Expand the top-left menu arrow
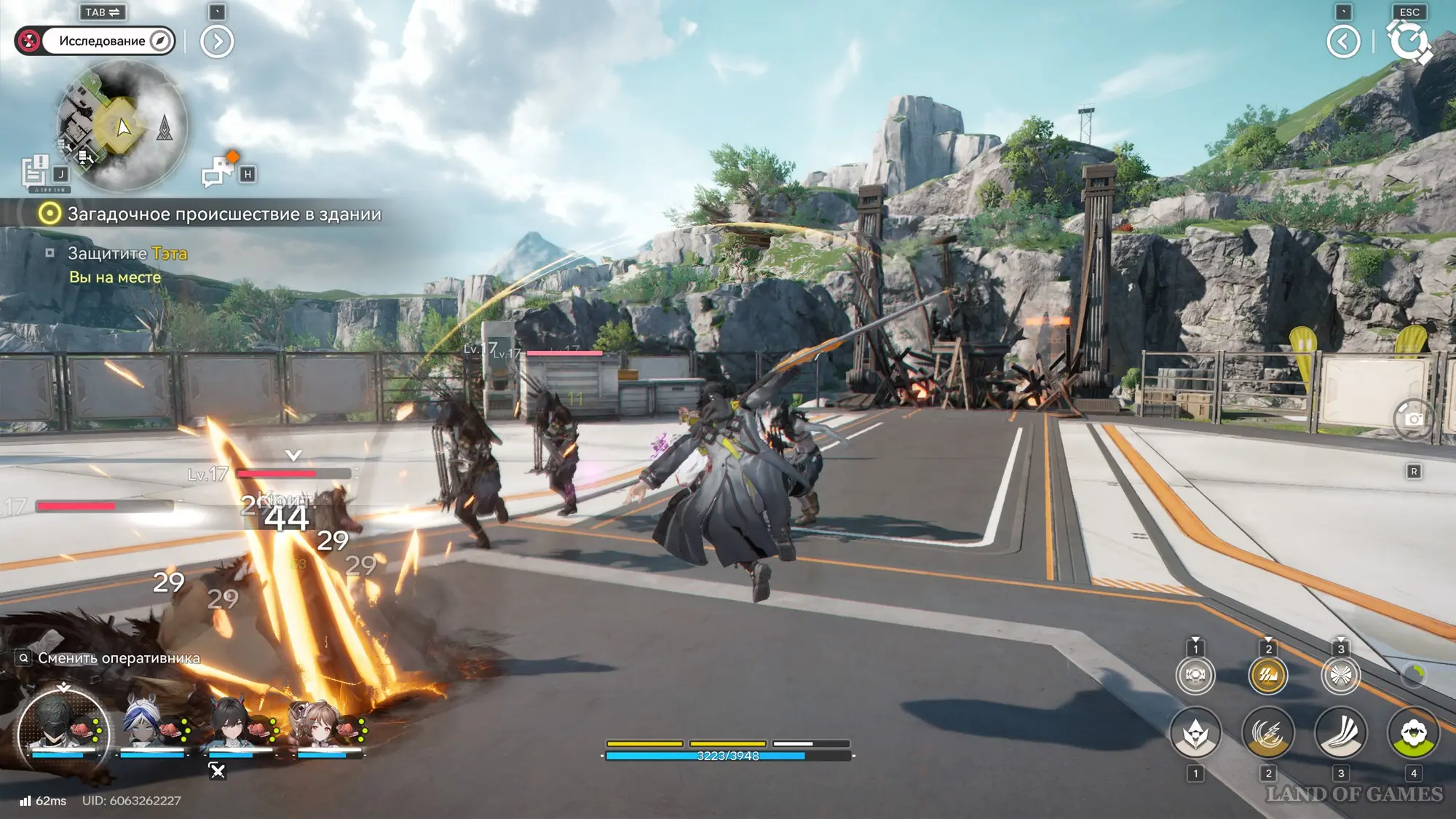This screenshot has height=819, width=1456. (x=217, y=41)
